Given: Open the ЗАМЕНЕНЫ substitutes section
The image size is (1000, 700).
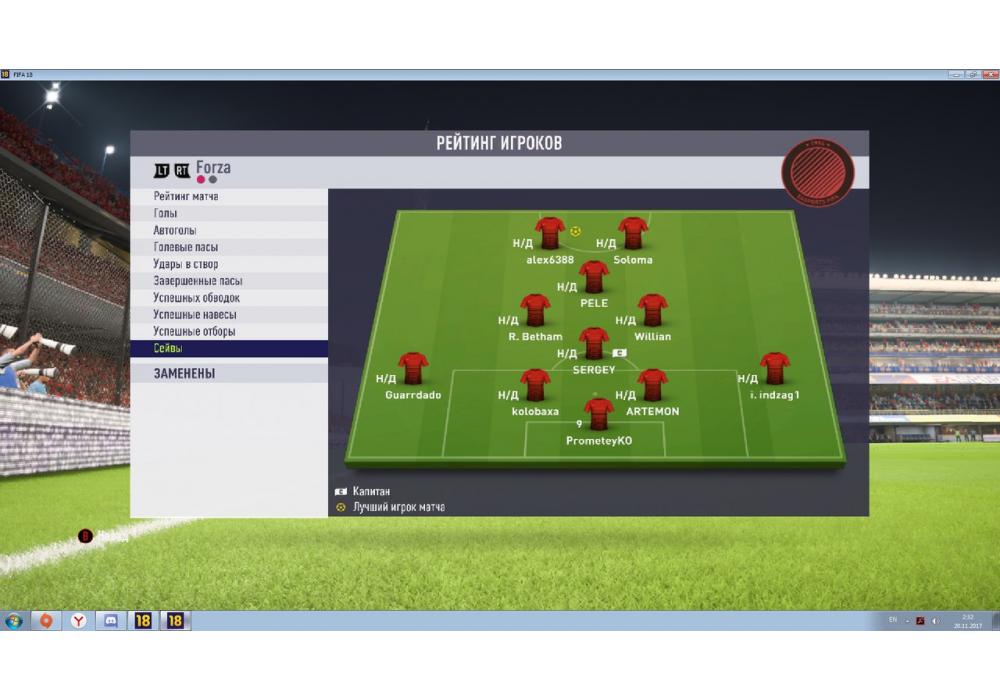Looking at the screenshot, I should 184,373.
